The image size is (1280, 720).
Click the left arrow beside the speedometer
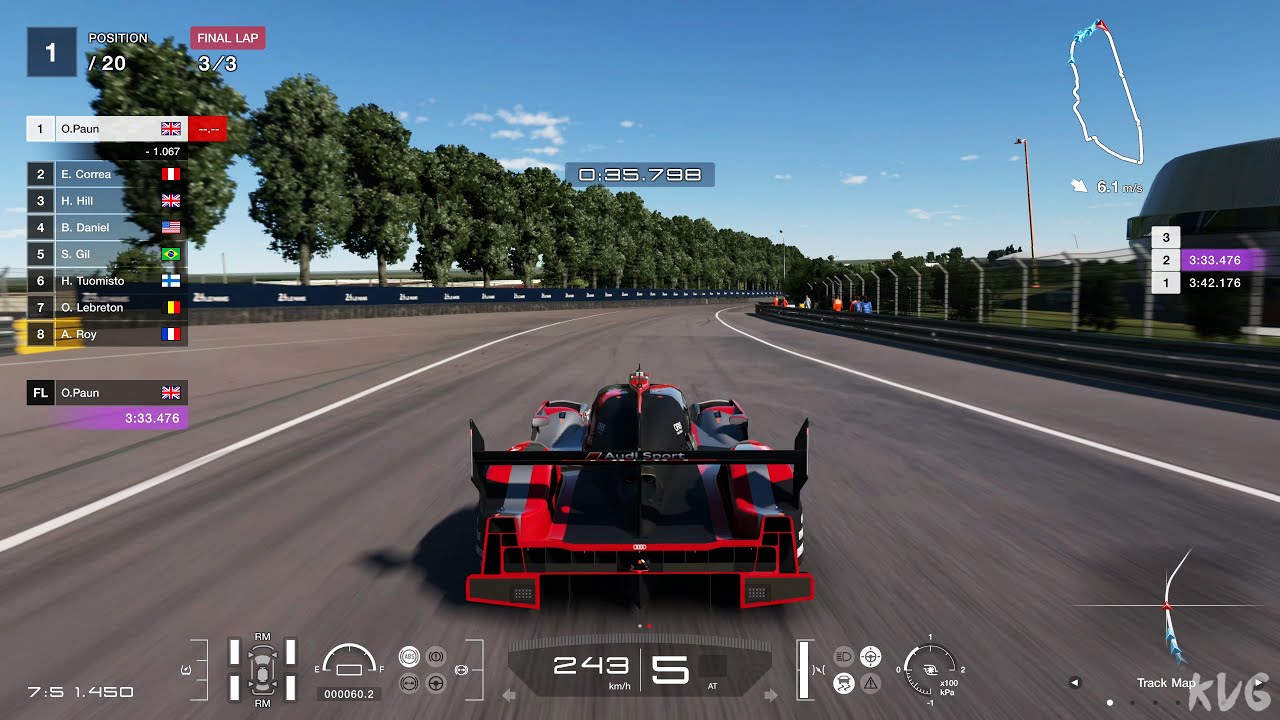[x=509, y=692]
